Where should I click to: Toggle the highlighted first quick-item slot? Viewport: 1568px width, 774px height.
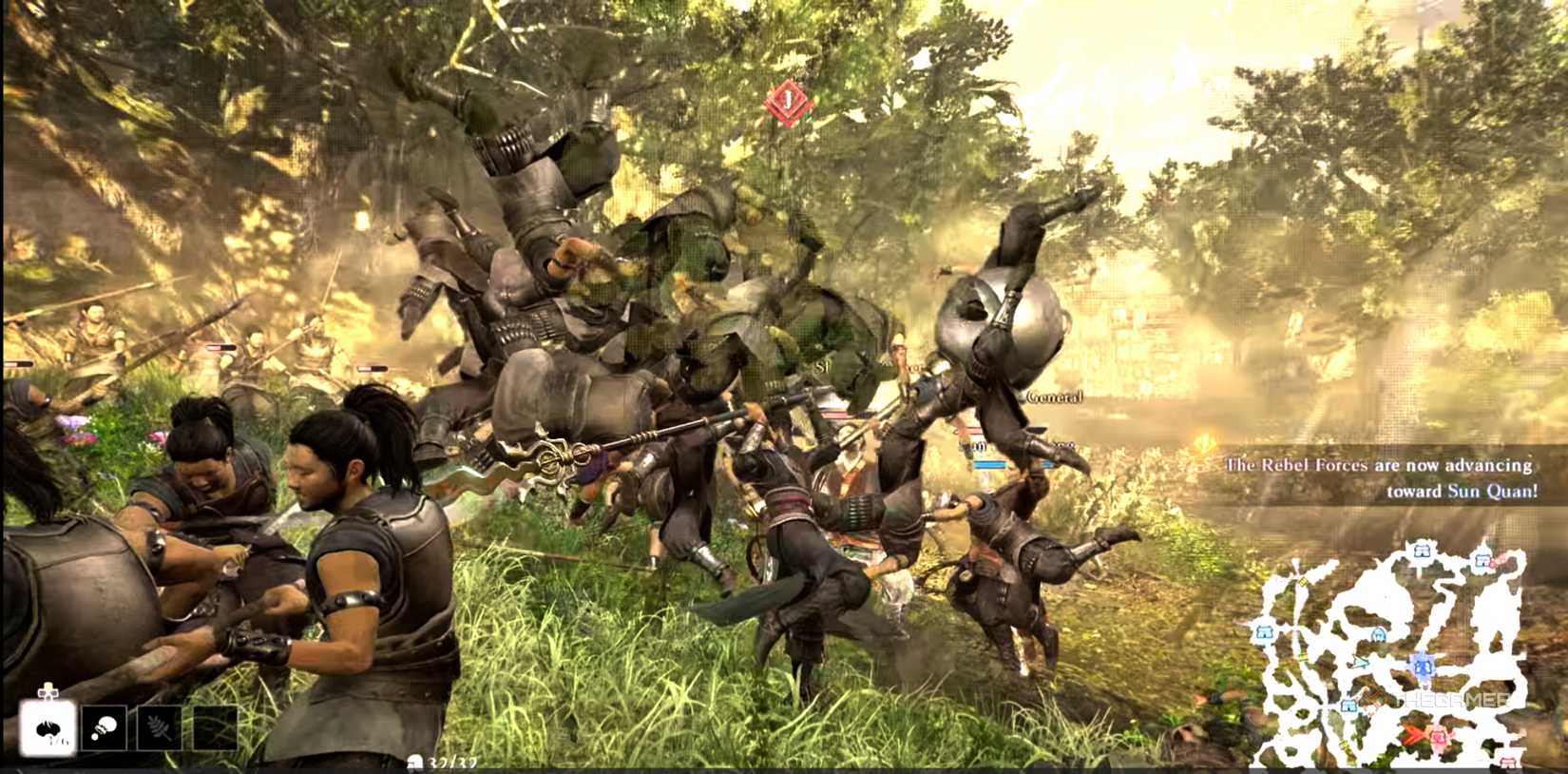point(48,726)
